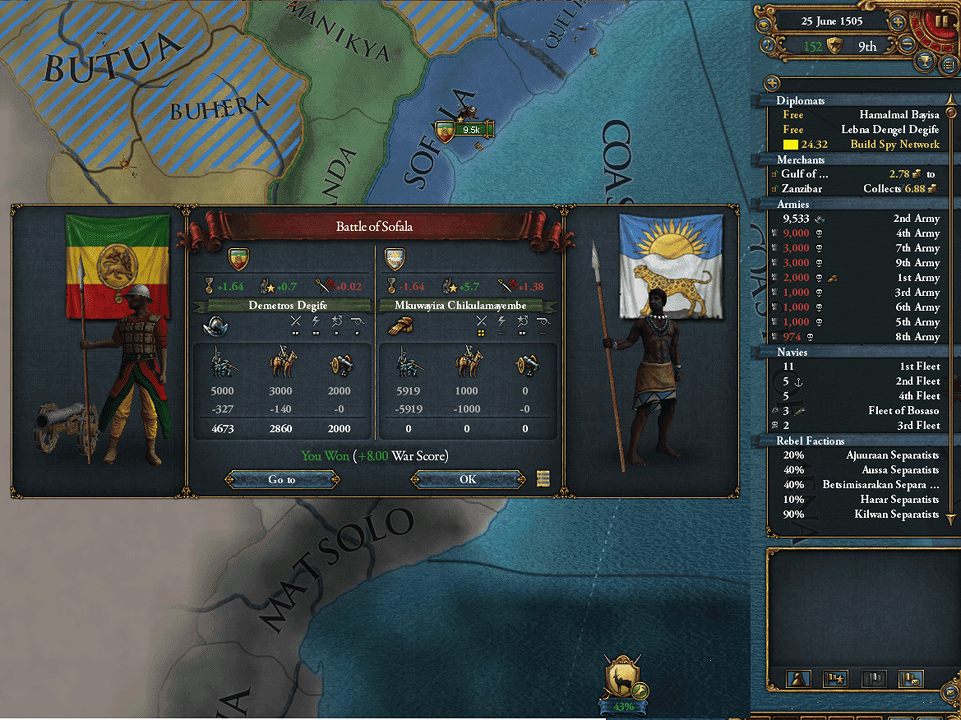Toggle the flags-with-star message filter
Screen dimensions: 961x720
pyautogui.click(x=834, y=679)
